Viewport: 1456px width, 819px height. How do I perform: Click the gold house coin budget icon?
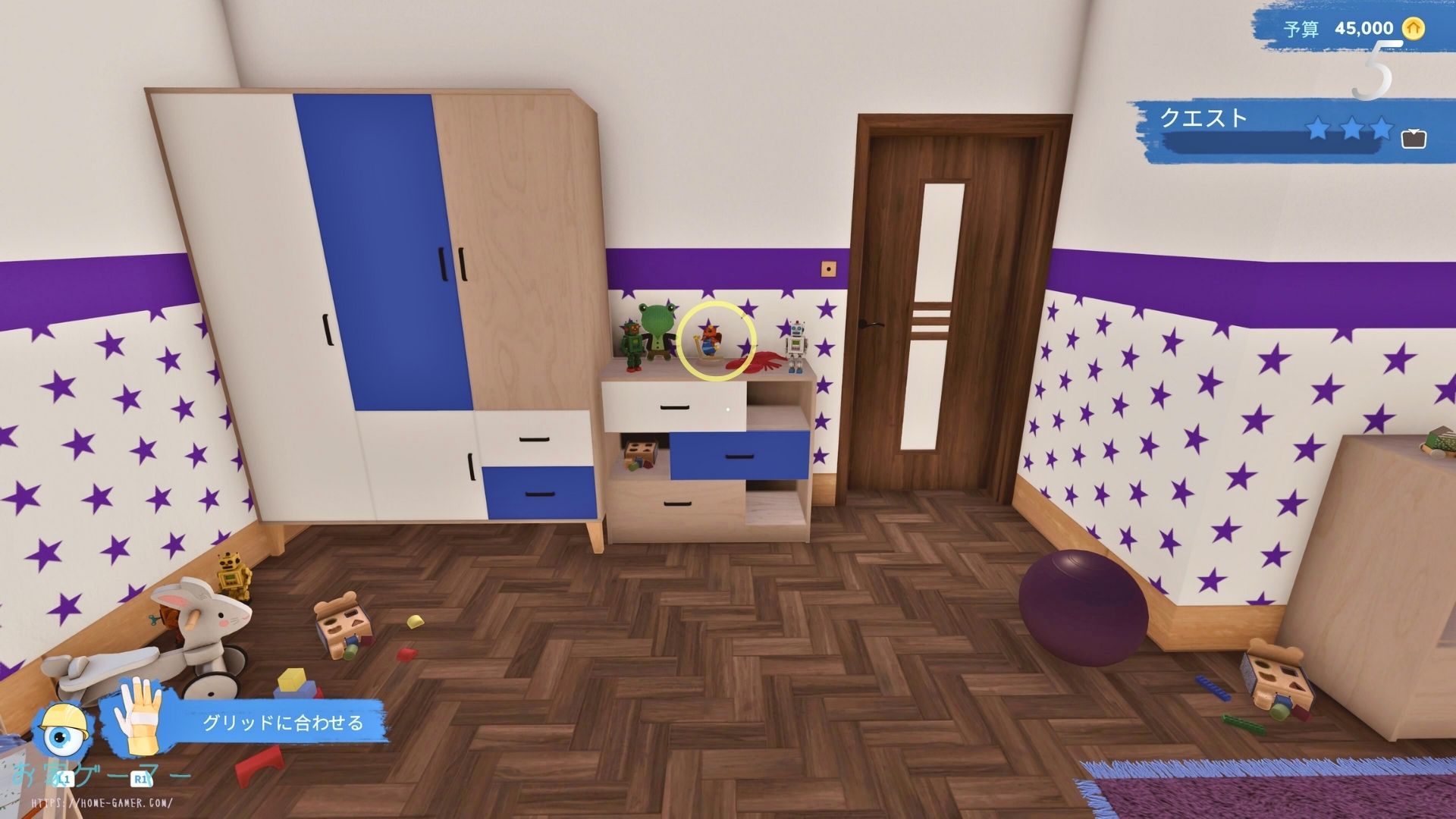[1413, 29]
